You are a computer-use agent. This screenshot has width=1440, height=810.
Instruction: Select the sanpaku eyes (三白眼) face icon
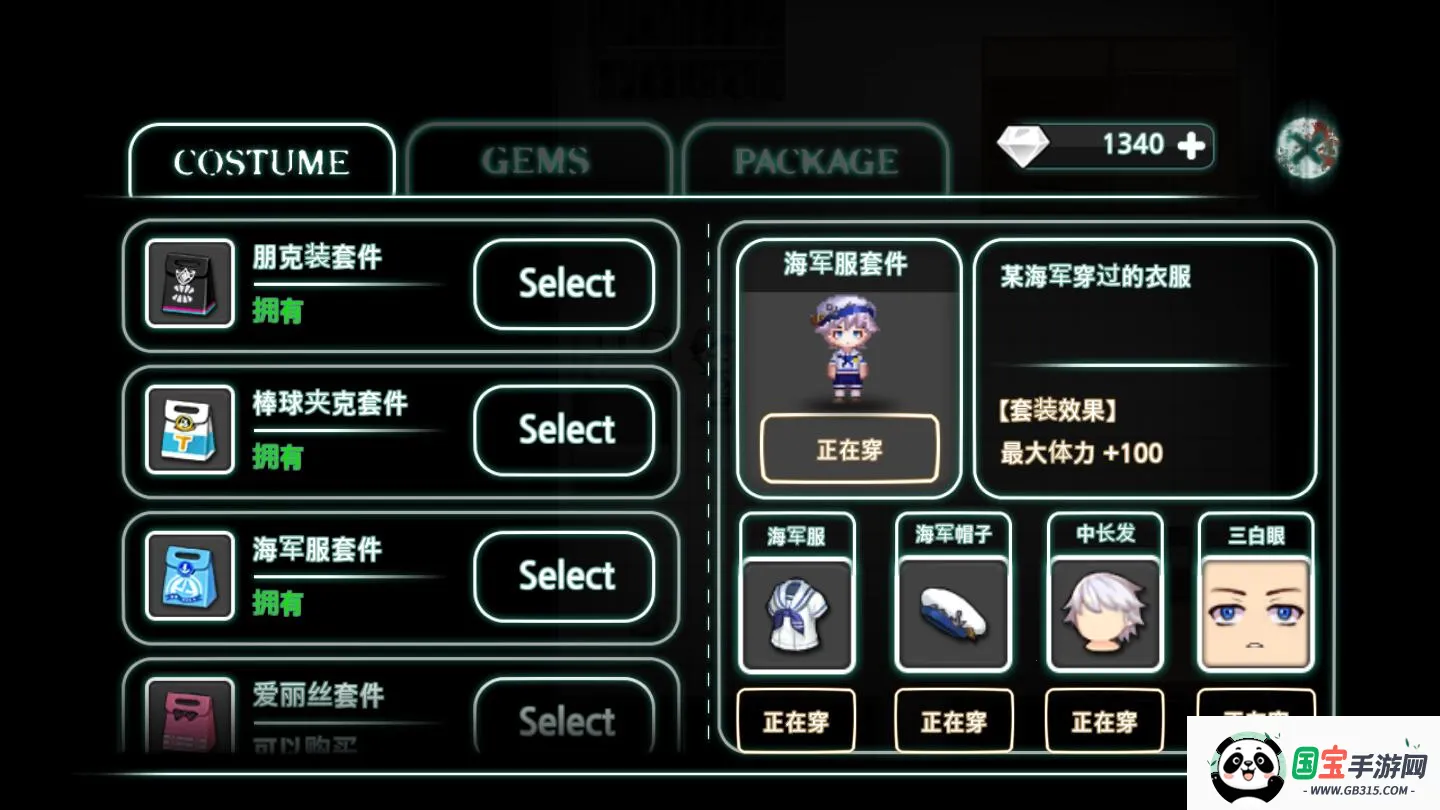pos(1256,610)
